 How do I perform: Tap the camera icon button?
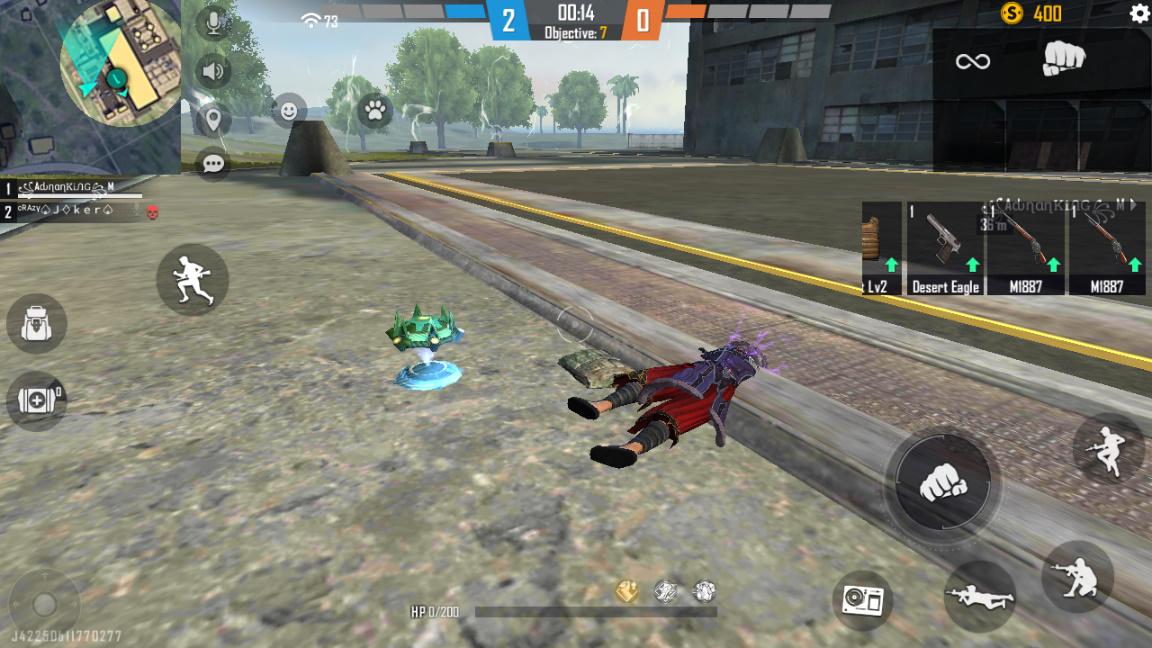(x=862, y=600)
